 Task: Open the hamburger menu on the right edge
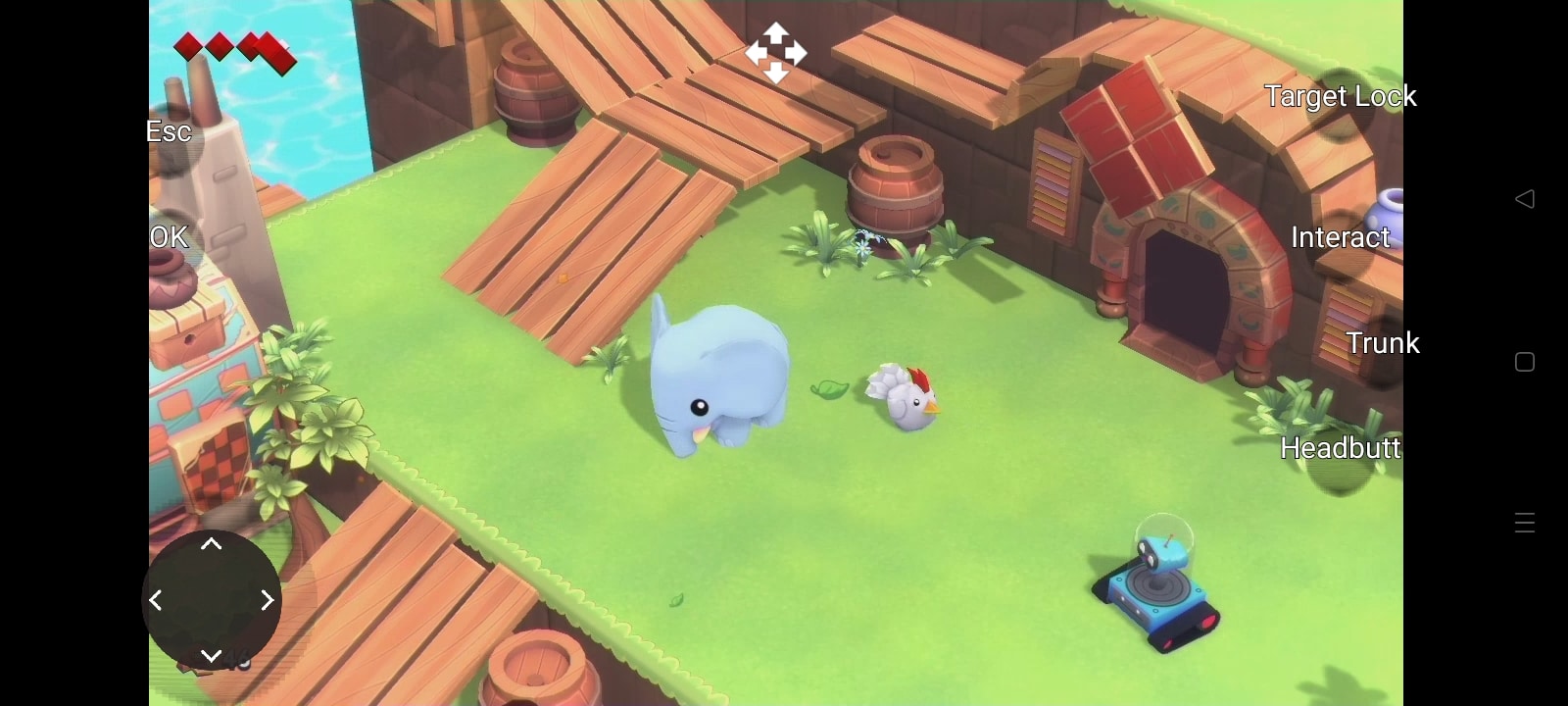coord(1524,522)
